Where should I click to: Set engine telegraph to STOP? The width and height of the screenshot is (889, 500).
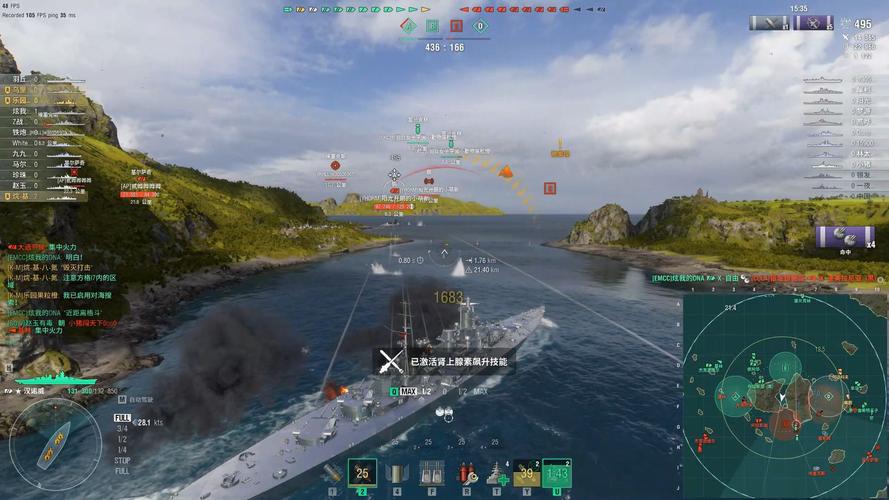pyautogui.click(x=122, y=460)
